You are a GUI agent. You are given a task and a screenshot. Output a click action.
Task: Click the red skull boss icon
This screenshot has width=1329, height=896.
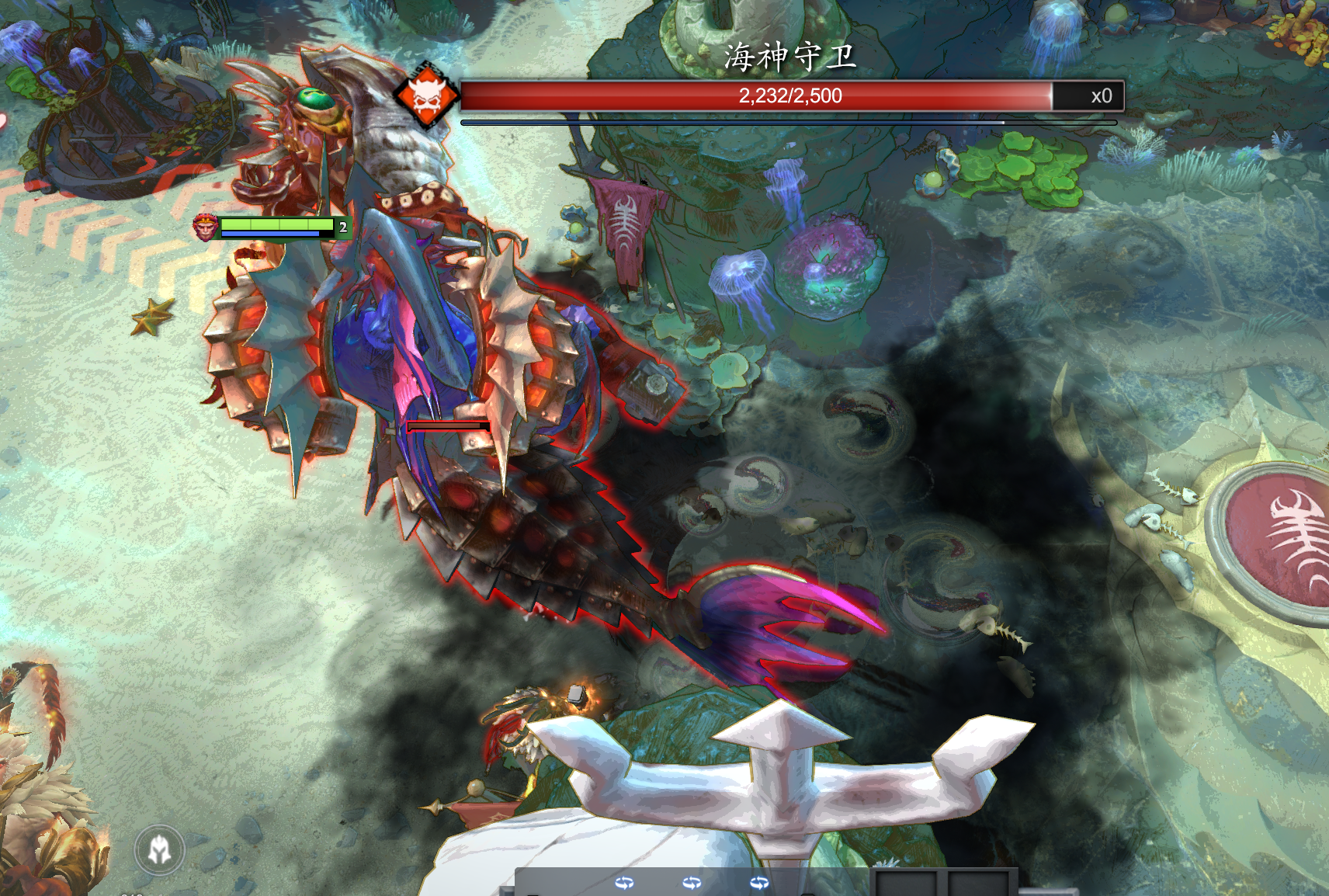428,96
